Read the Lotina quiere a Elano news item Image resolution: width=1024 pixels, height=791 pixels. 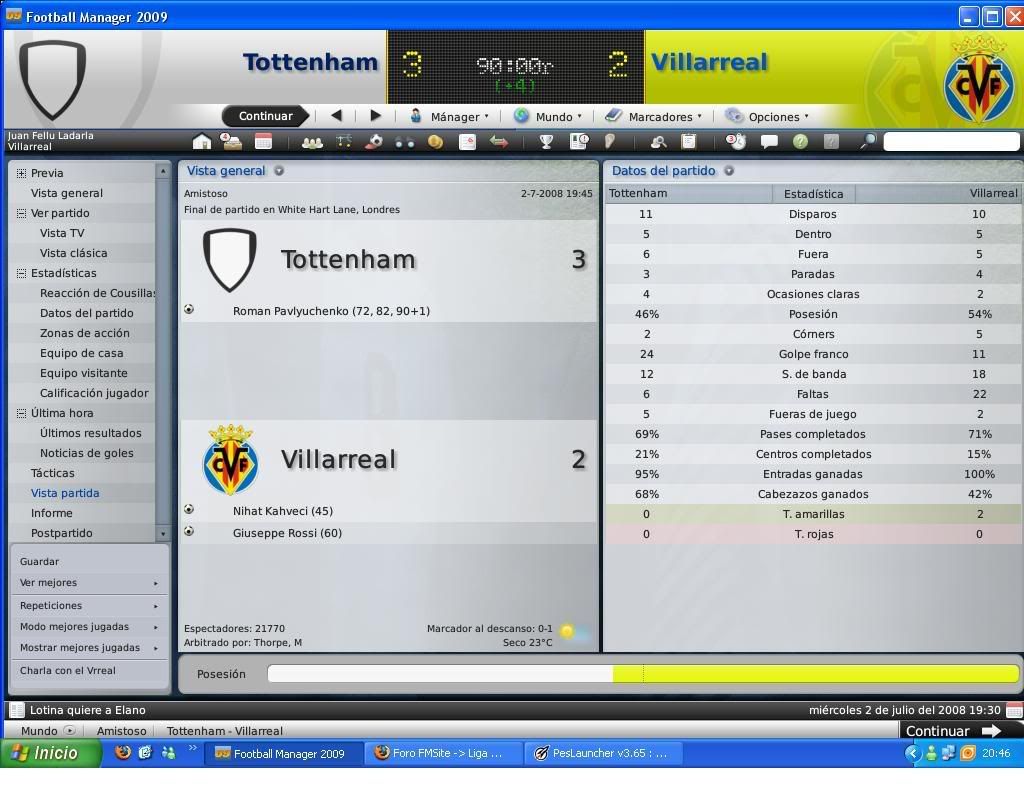pos(88,710)
